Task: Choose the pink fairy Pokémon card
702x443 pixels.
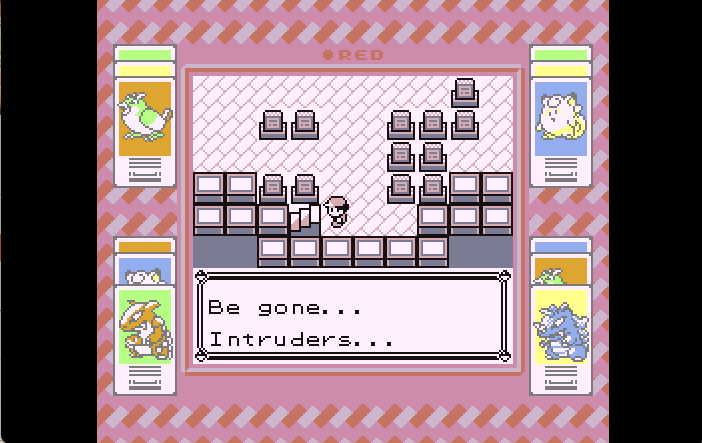Action: [560, 119]
